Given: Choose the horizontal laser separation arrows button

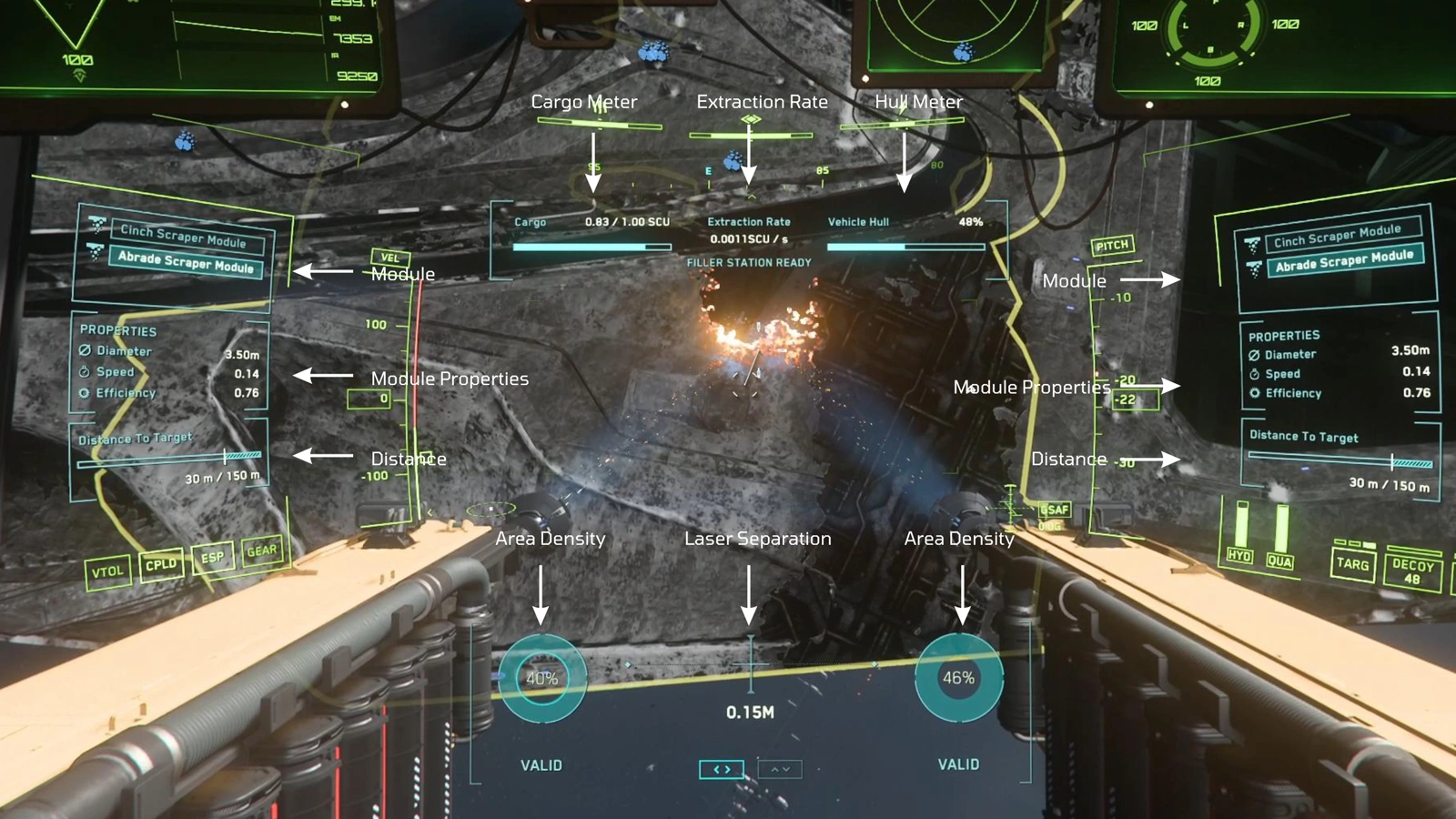Looking at the screenshot, I should pyautogui.click(x=722, y=770).
